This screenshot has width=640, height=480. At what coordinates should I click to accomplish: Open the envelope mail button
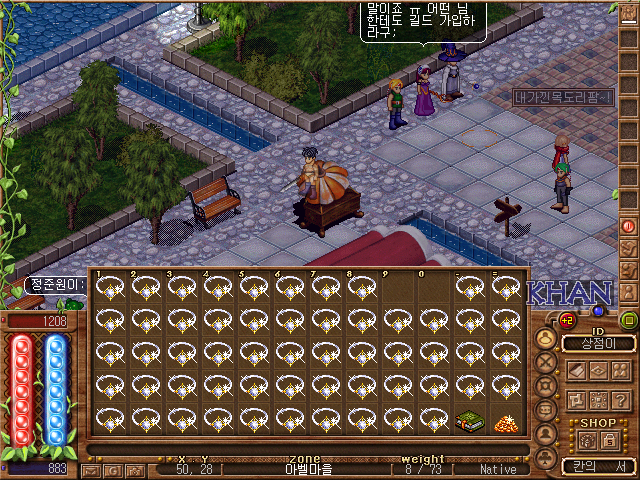[93, 469]
